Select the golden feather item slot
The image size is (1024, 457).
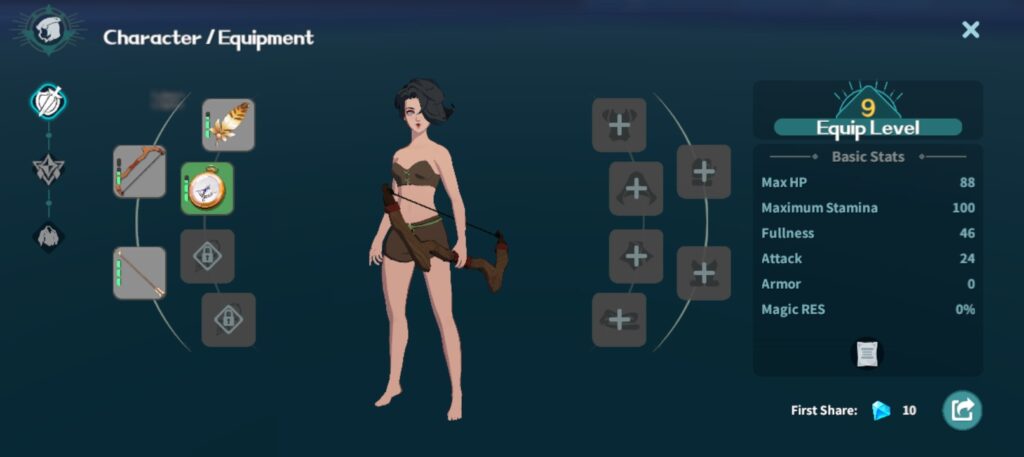point(228,125)
